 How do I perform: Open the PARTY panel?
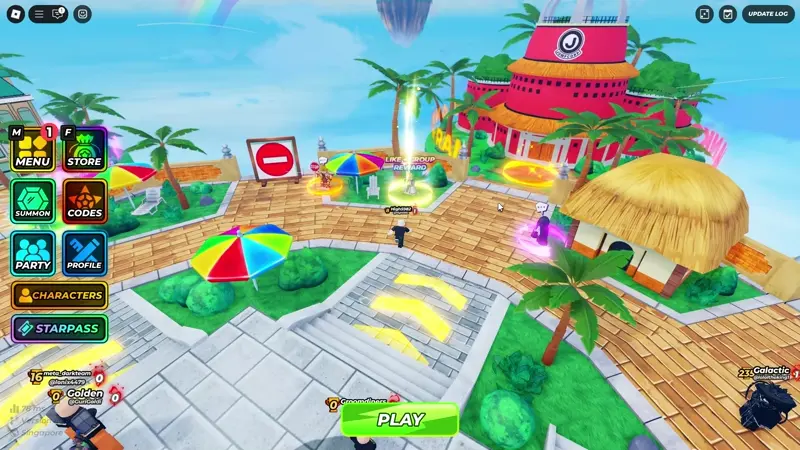pos(33,254)
